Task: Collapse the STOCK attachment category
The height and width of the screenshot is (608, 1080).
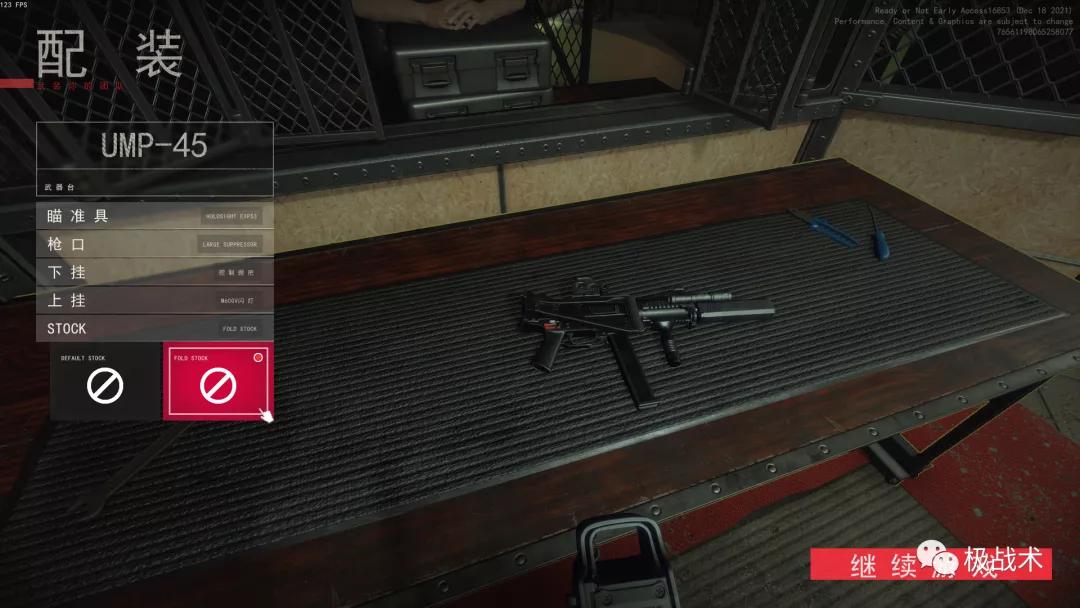Action: 154,328
